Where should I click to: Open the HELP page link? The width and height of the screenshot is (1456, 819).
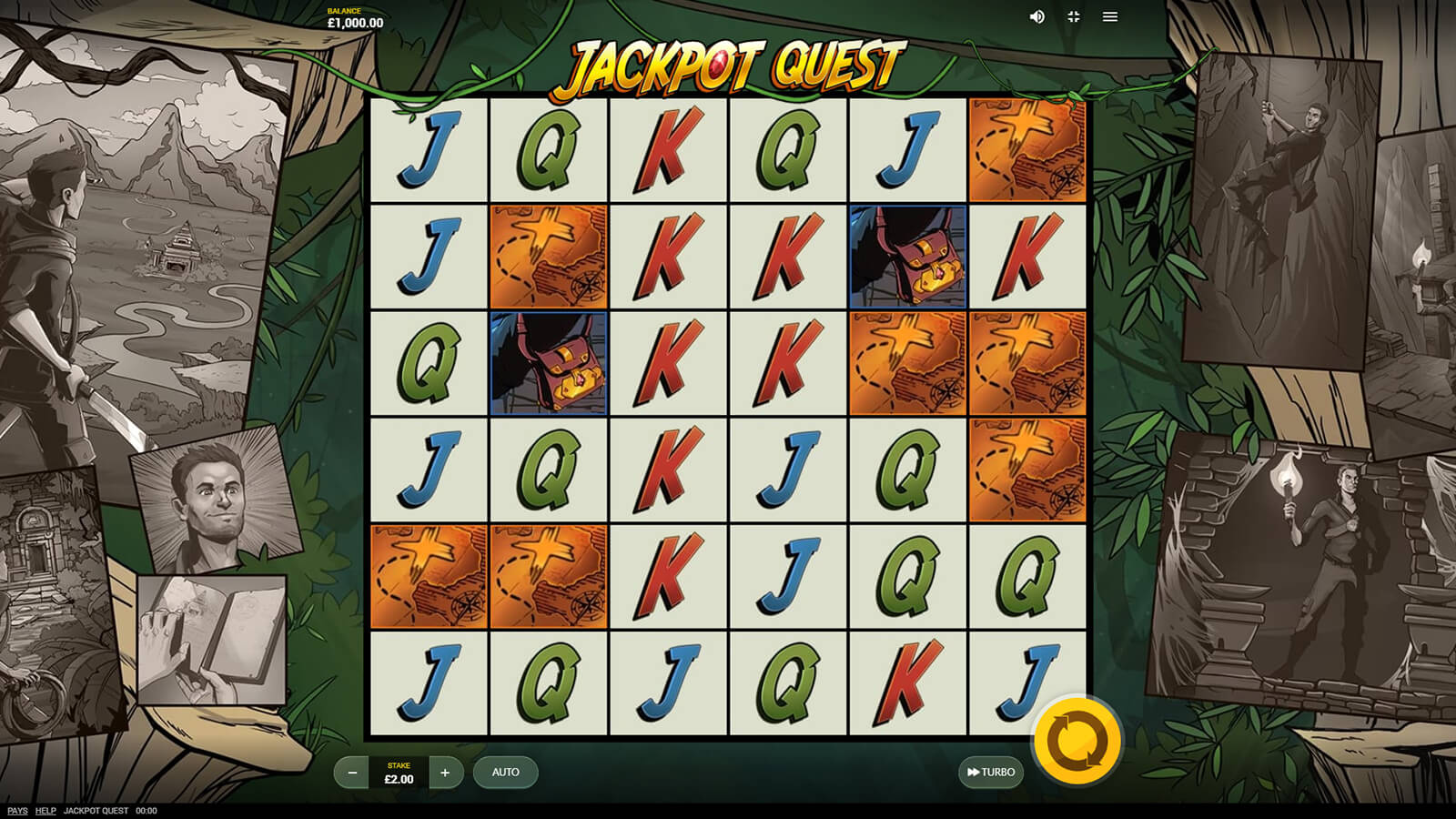point(45,811)
